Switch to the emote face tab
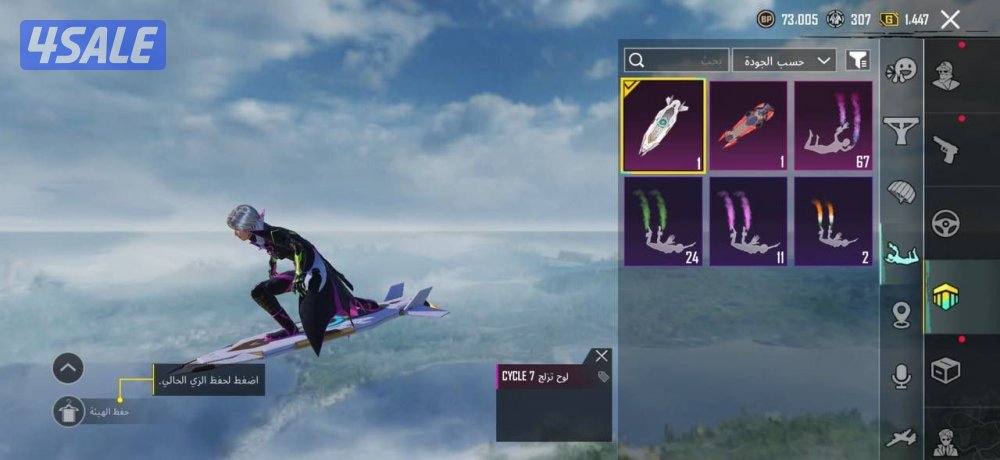The width and height of the screenshot is (1000, 460). coord(901,70)
